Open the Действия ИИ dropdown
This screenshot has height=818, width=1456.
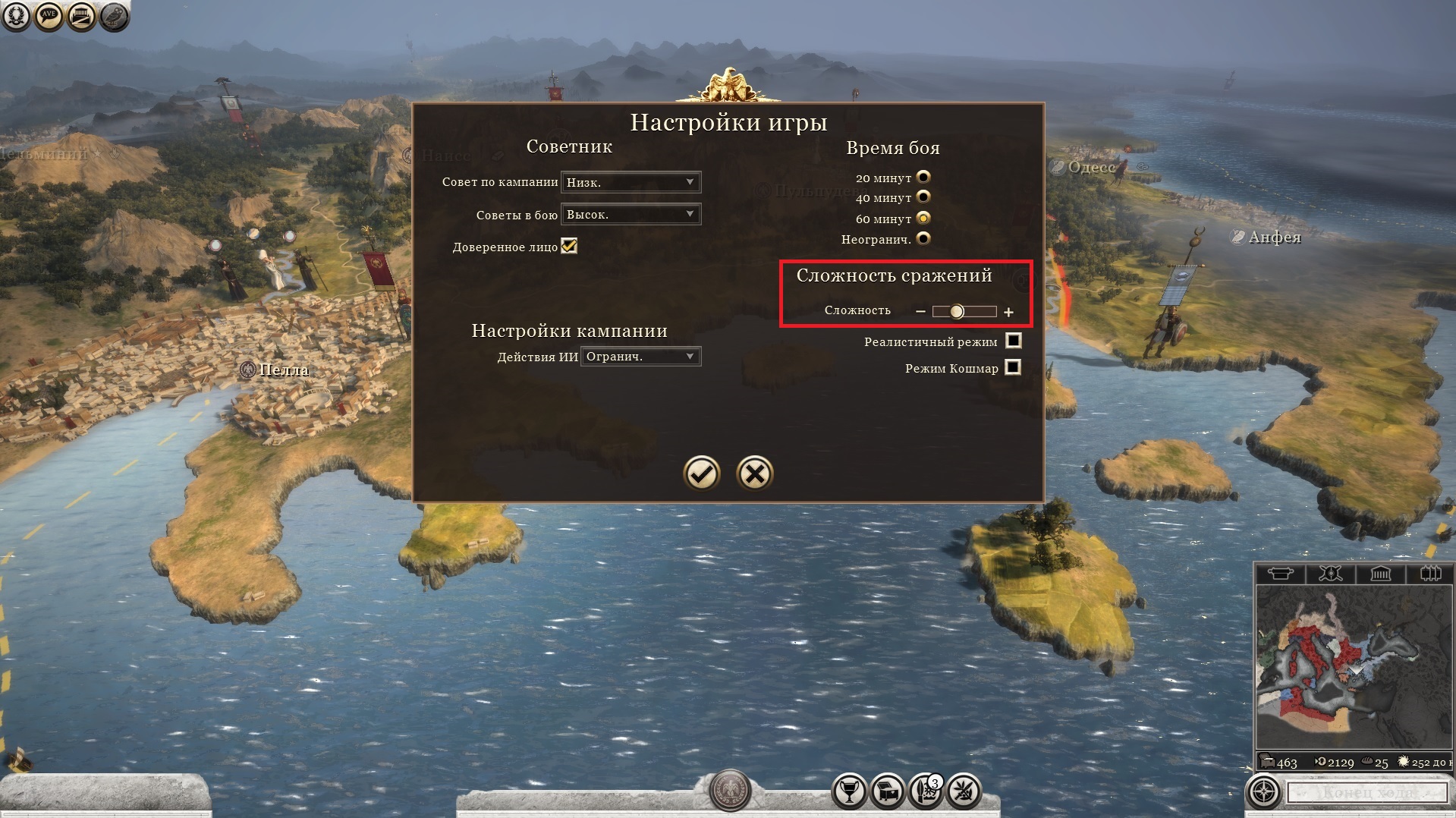(x=640, y=357)
